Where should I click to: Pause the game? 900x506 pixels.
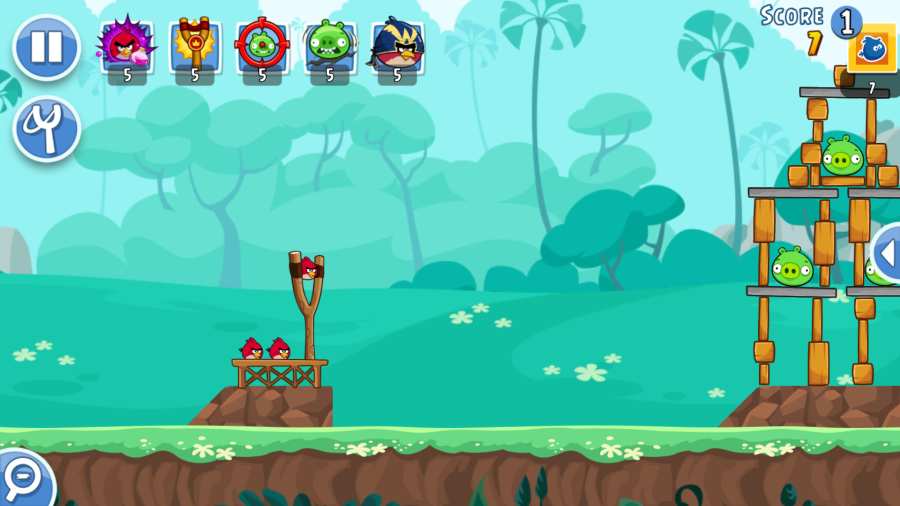point(46,47)
